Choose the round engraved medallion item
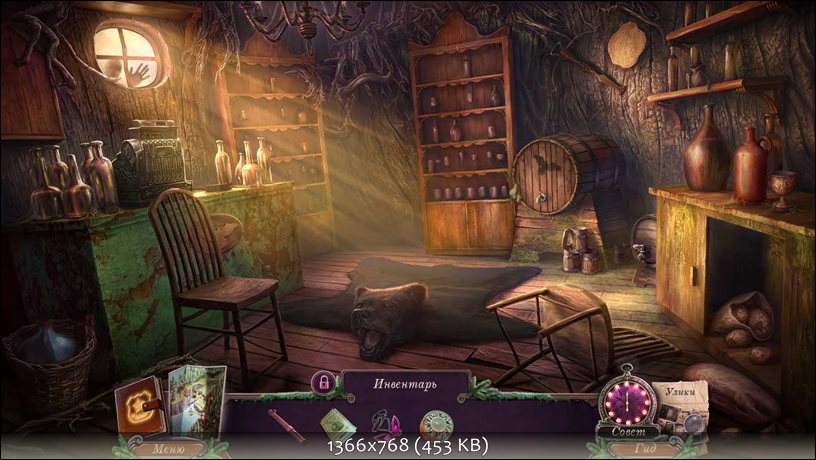816x460 pixels. (435, 422)
